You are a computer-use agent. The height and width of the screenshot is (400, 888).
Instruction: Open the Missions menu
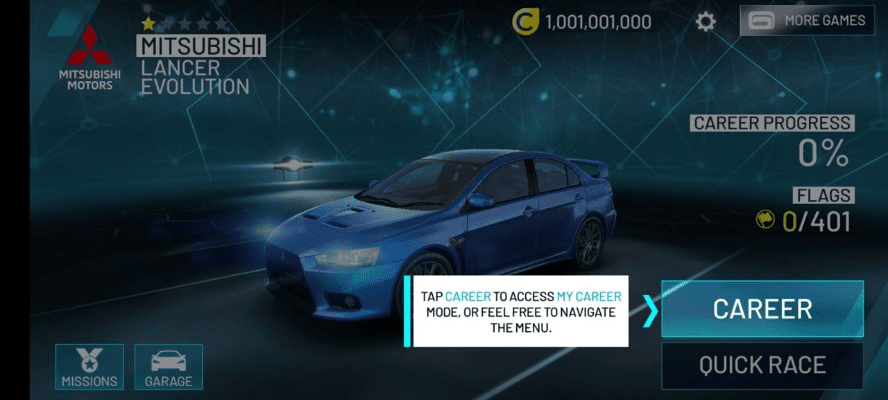pyautogui.click(x=90, y=367)
